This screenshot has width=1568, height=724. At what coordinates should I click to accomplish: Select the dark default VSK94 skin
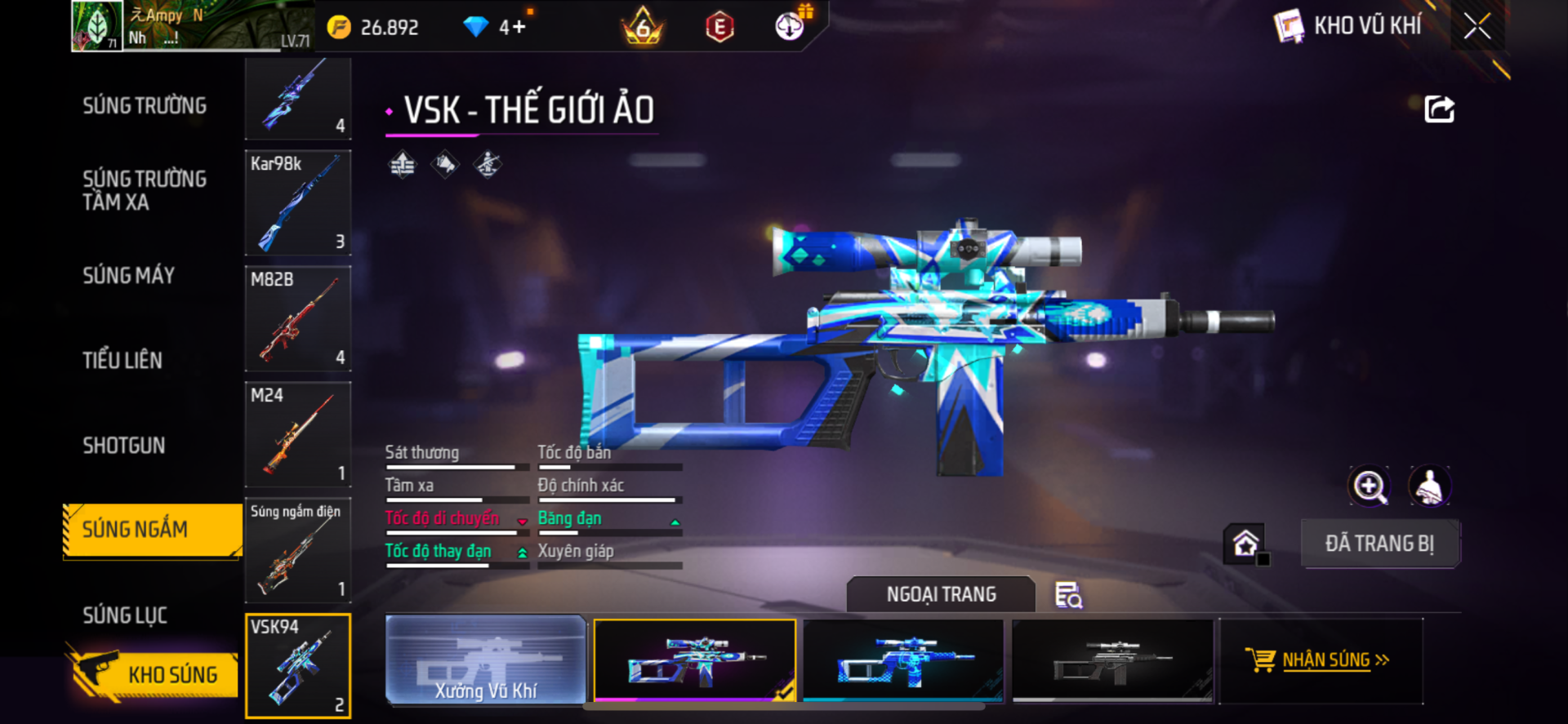pyautogui.click(x=1112, y=660)
